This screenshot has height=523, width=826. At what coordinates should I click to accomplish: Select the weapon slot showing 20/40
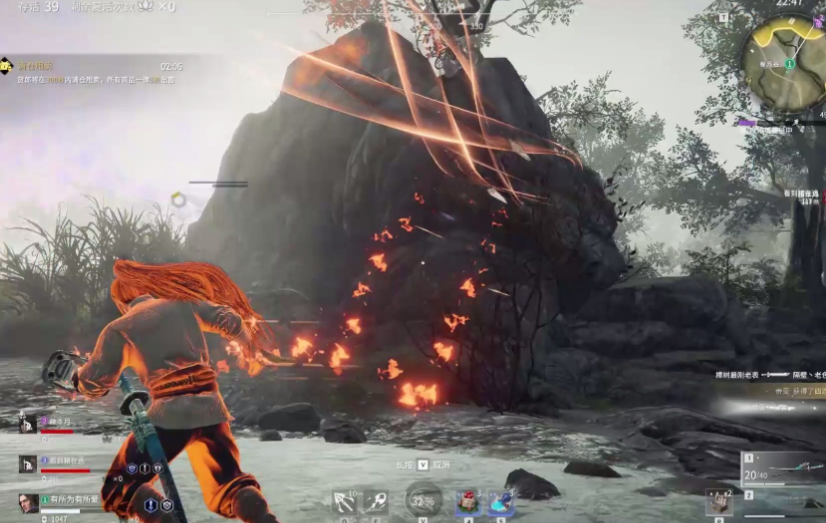click(781, 469)
